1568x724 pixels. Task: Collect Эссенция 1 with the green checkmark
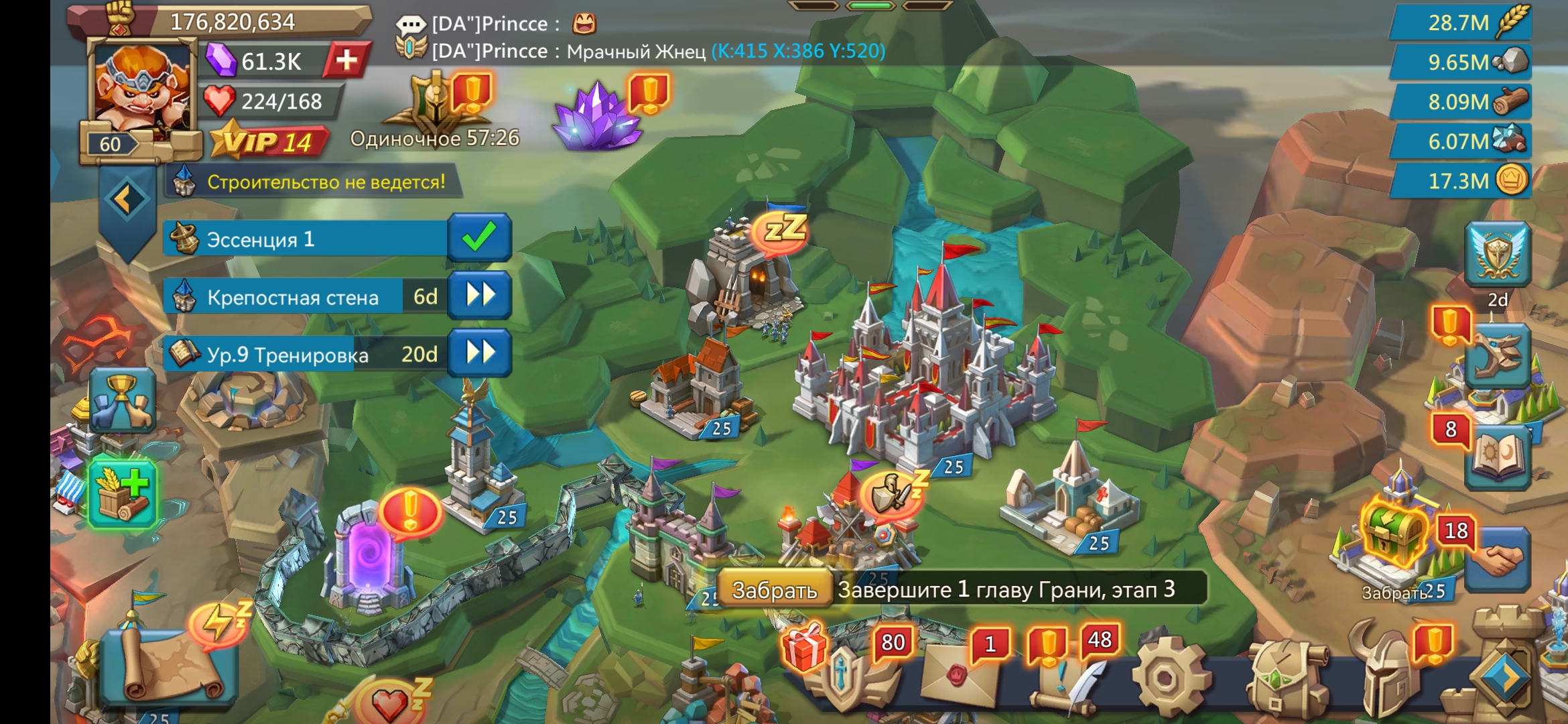[479, 238]
